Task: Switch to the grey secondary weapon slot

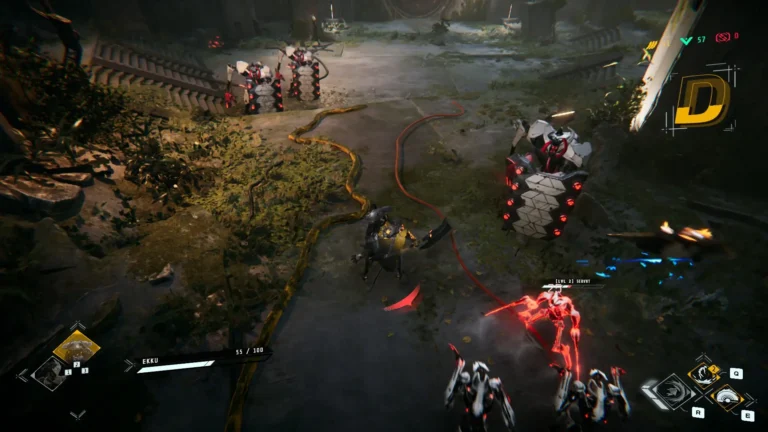Action: tap(50, 373)
